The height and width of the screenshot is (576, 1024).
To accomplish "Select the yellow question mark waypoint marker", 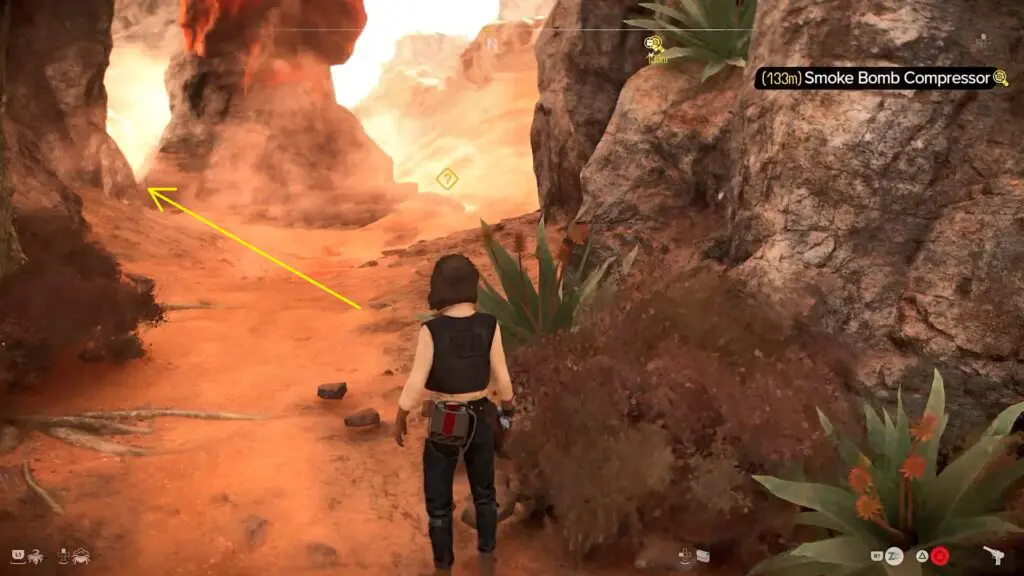I will click(x=447, y=179).
